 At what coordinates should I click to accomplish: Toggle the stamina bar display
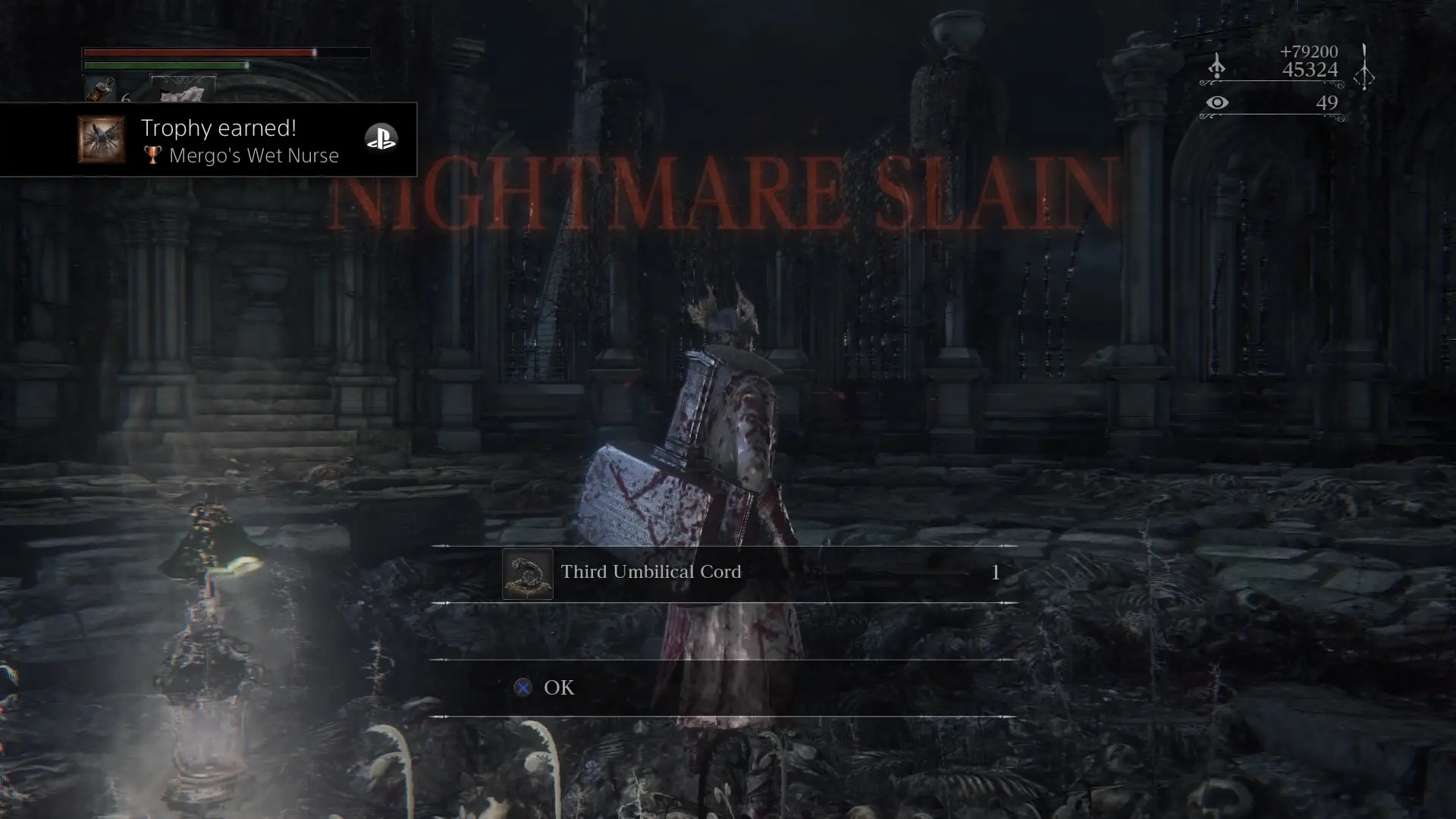167,67
